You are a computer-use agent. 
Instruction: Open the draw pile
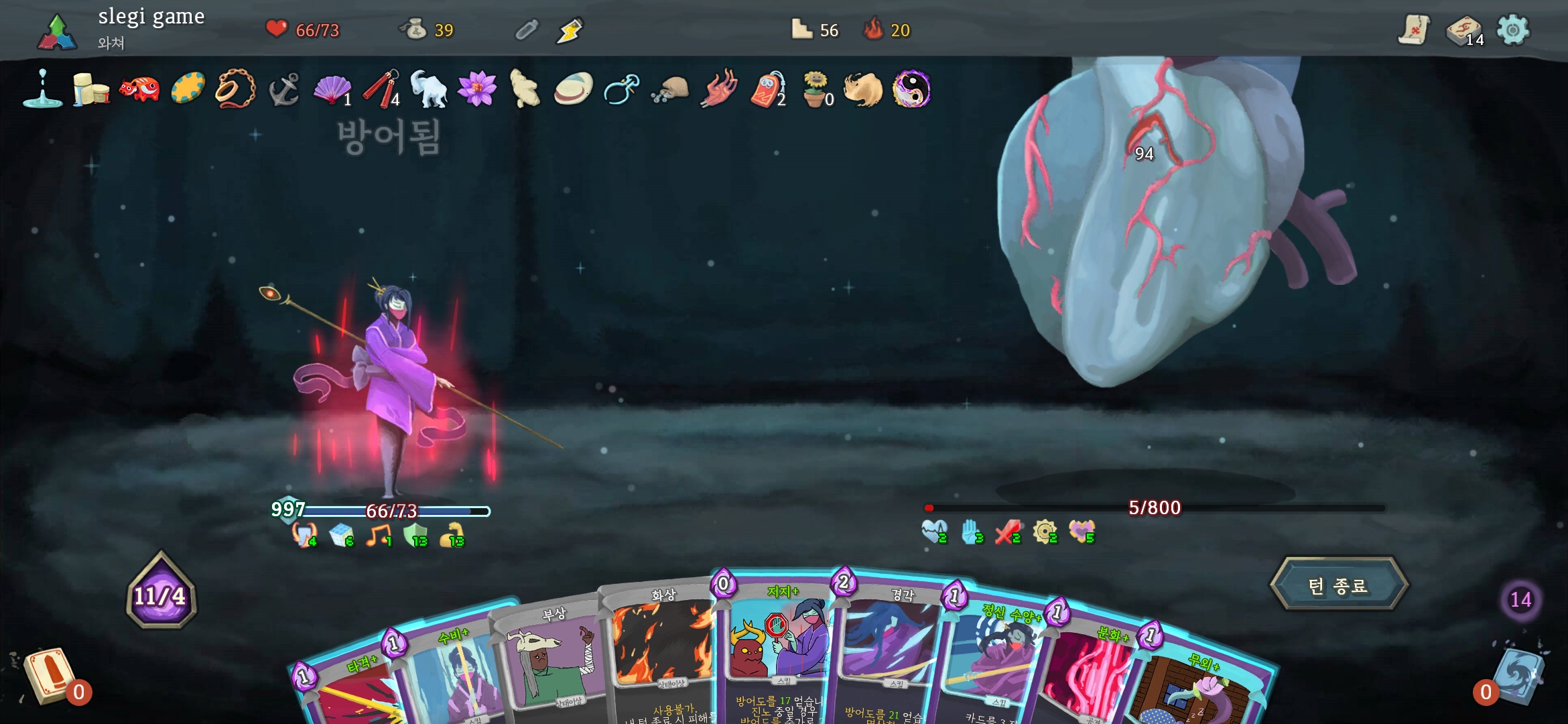tap(48, 677)
